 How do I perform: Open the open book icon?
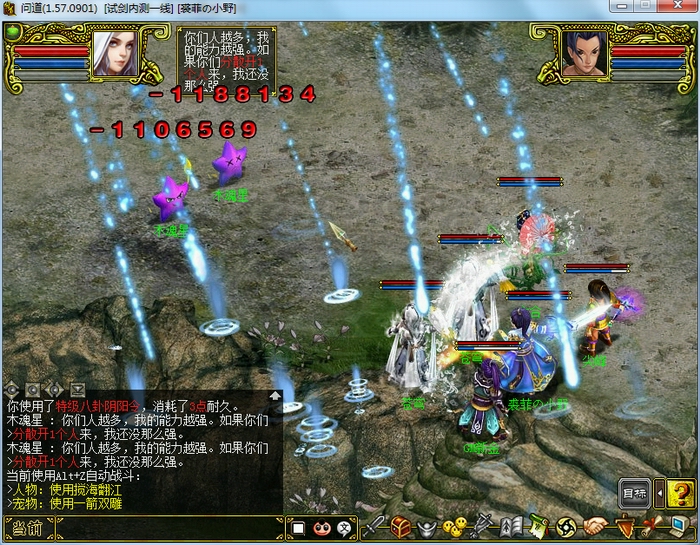coord(510,526)
